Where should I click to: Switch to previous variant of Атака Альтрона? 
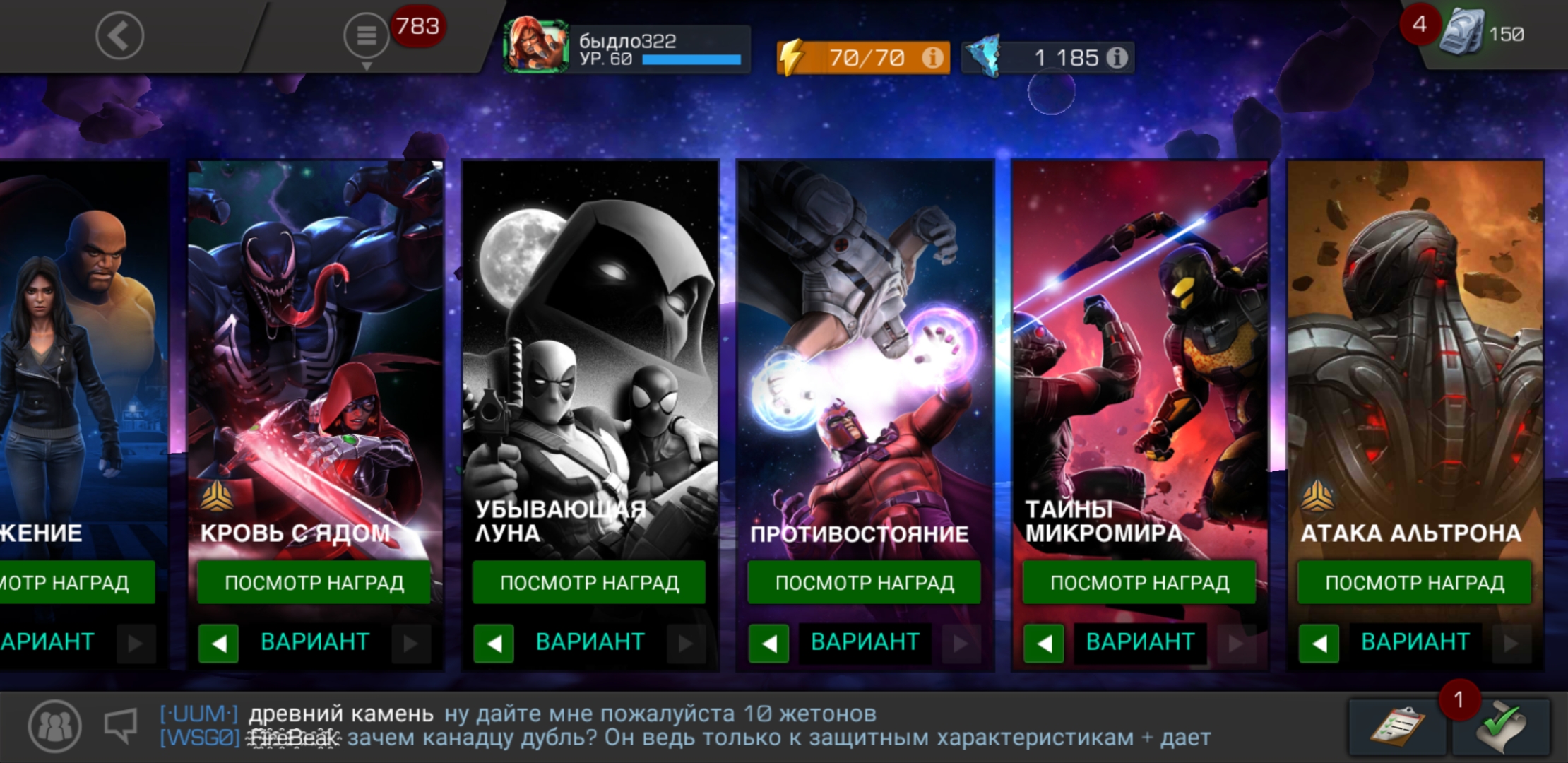tap(1318, 643)
